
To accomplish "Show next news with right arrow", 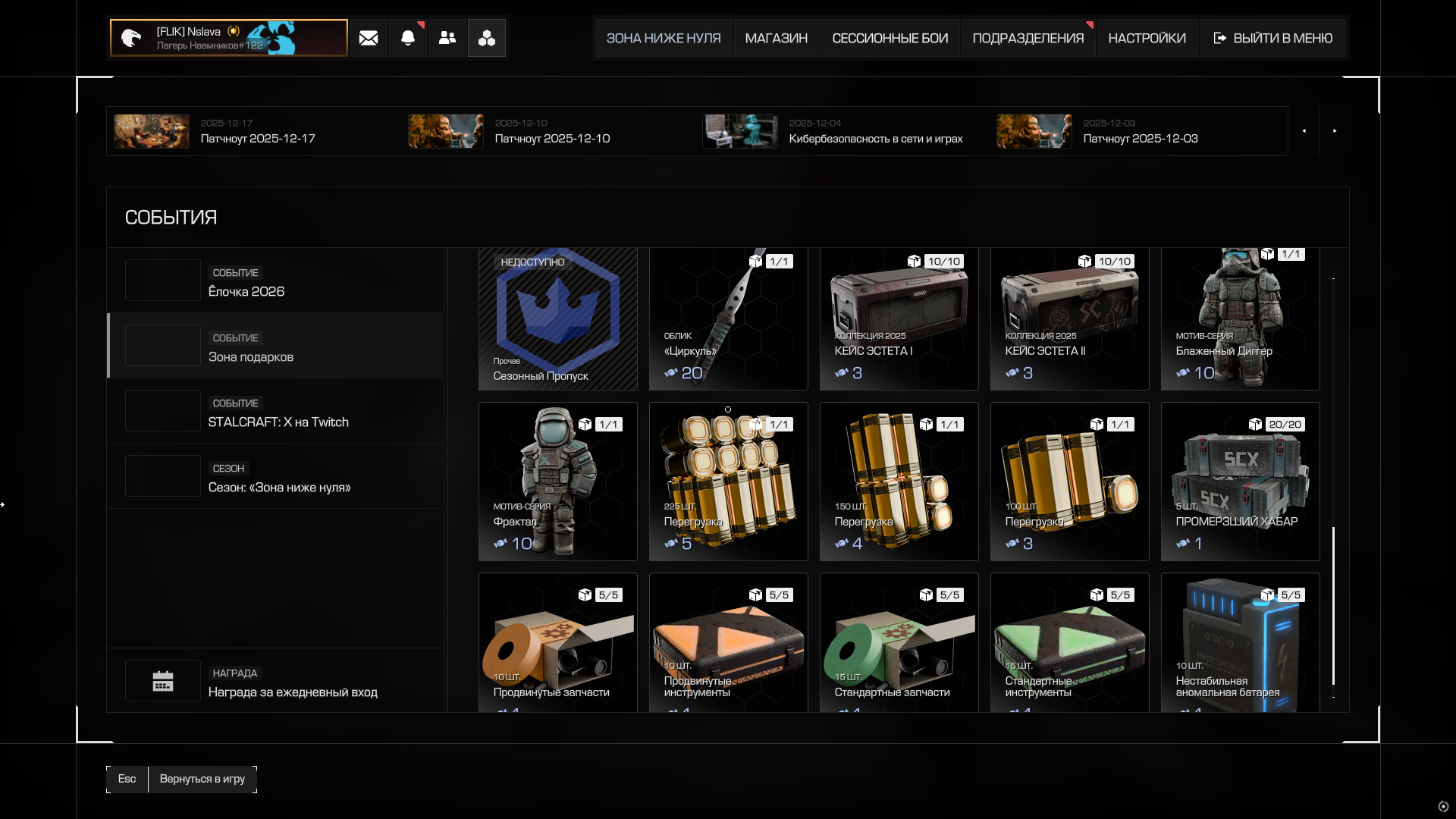I will 1335,131.
